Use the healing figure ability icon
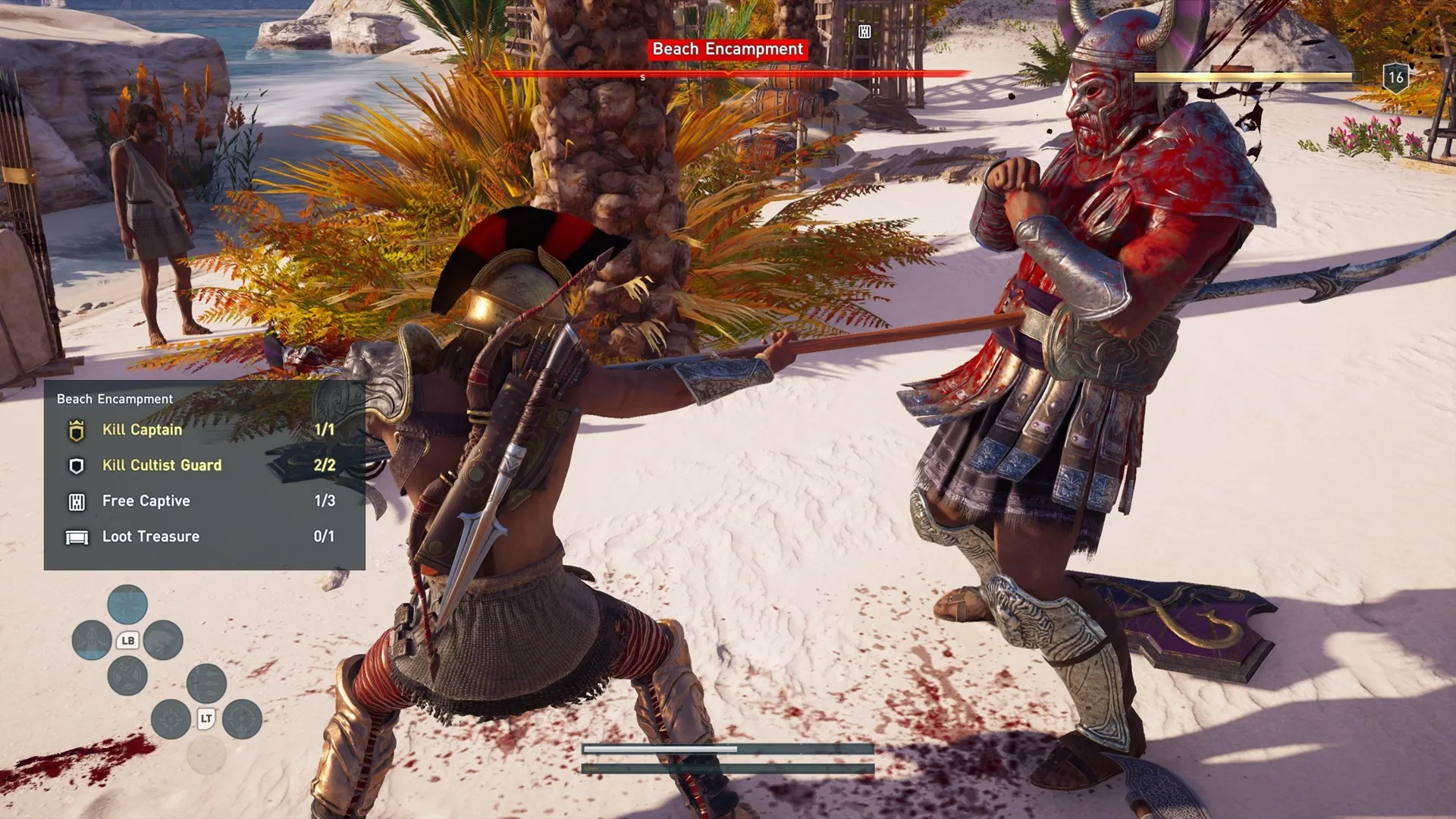The height and width of the screenshot is (819, 1456). pyautogui.click(x=92, y=640)
